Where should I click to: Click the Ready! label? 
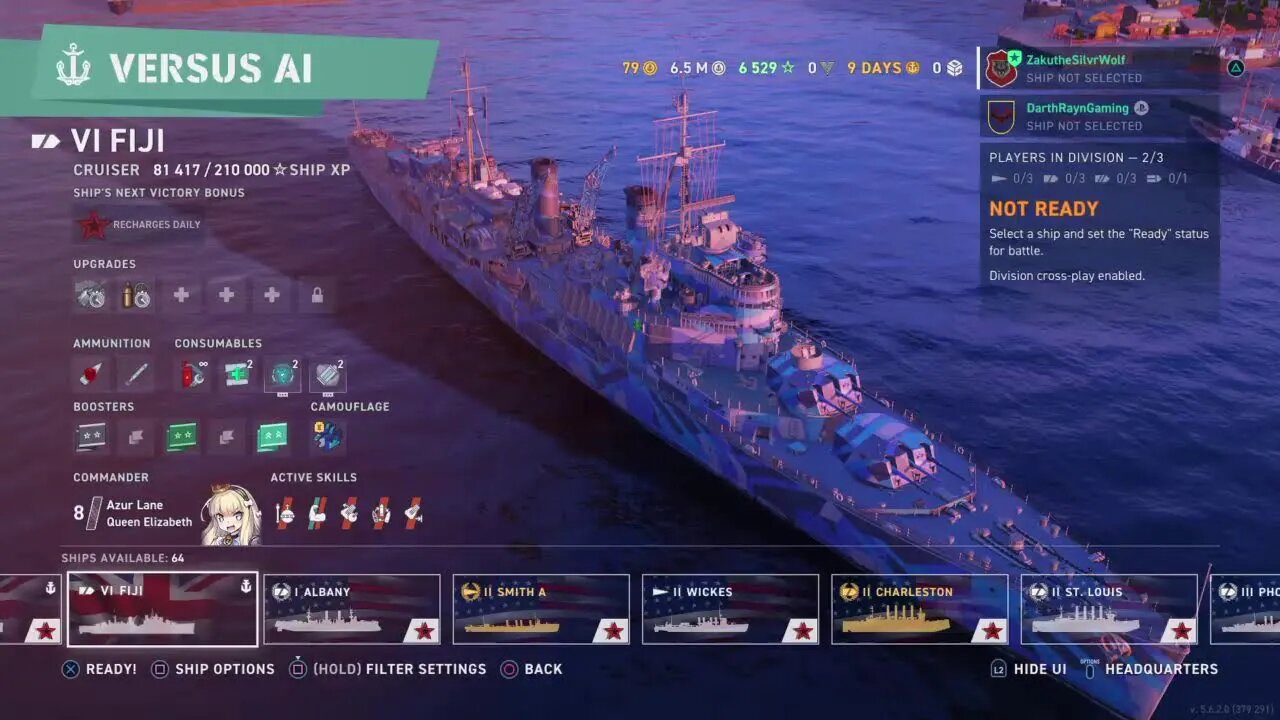(x=111, y=669)
